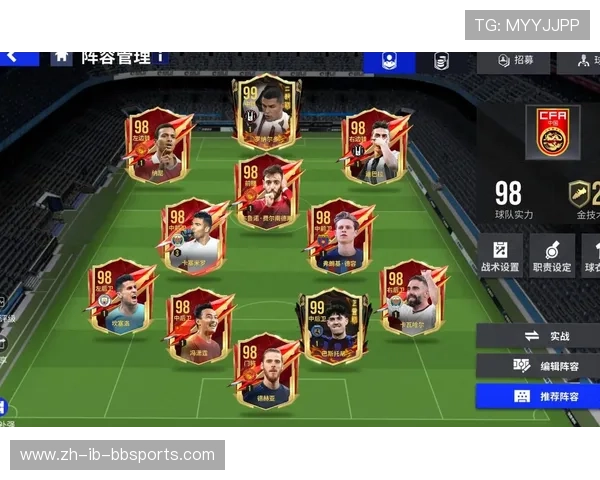
Task: Go back with the top-left arrow
Action: [12, 56]
